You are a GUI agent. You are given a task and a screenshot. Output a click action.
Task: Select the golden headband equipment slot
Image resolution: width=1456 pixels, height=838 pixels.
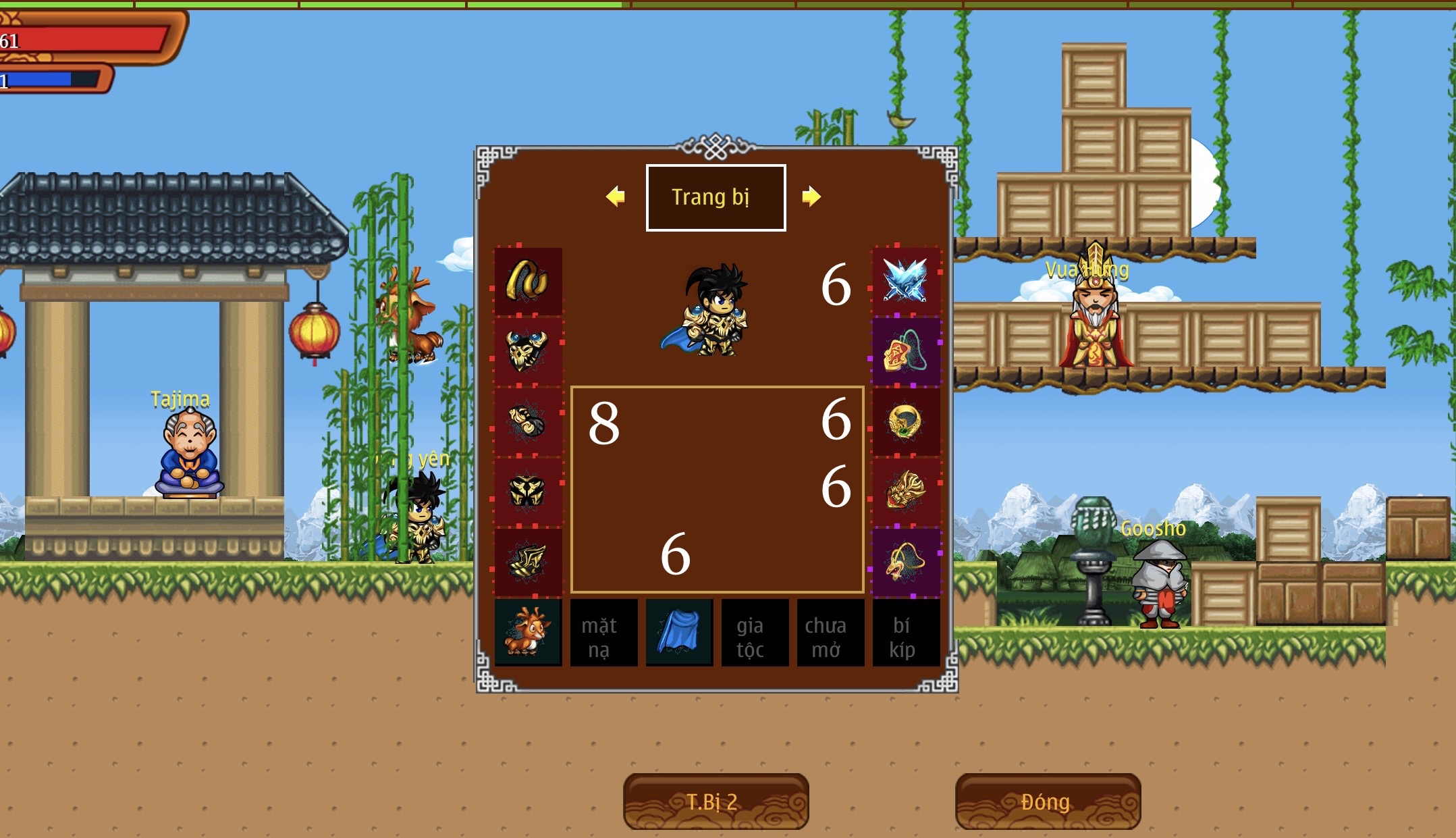[x=528, y=281]
